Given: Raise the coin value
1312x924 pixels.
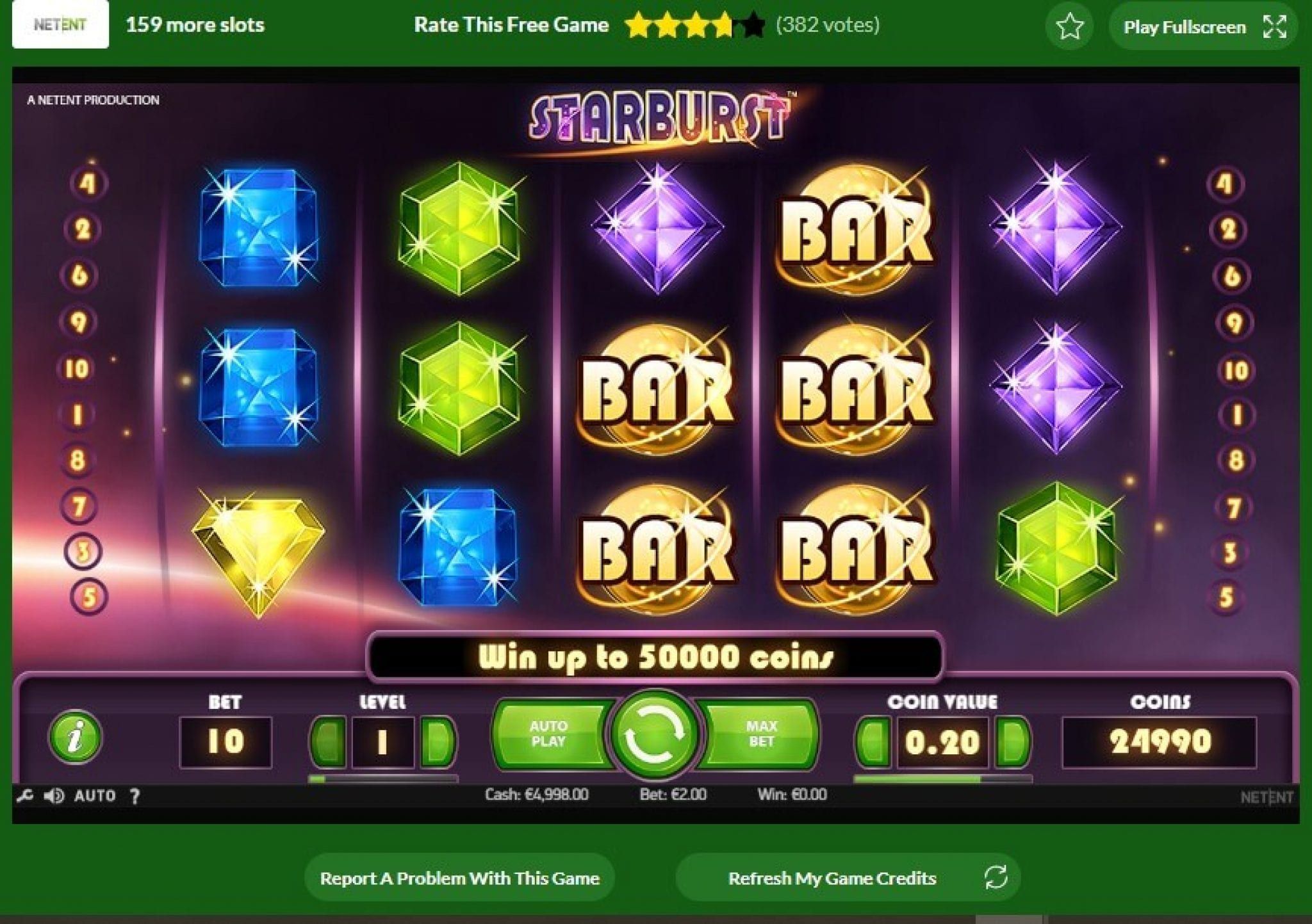Looking at the screenshot, I should (x=1012, y=742).
